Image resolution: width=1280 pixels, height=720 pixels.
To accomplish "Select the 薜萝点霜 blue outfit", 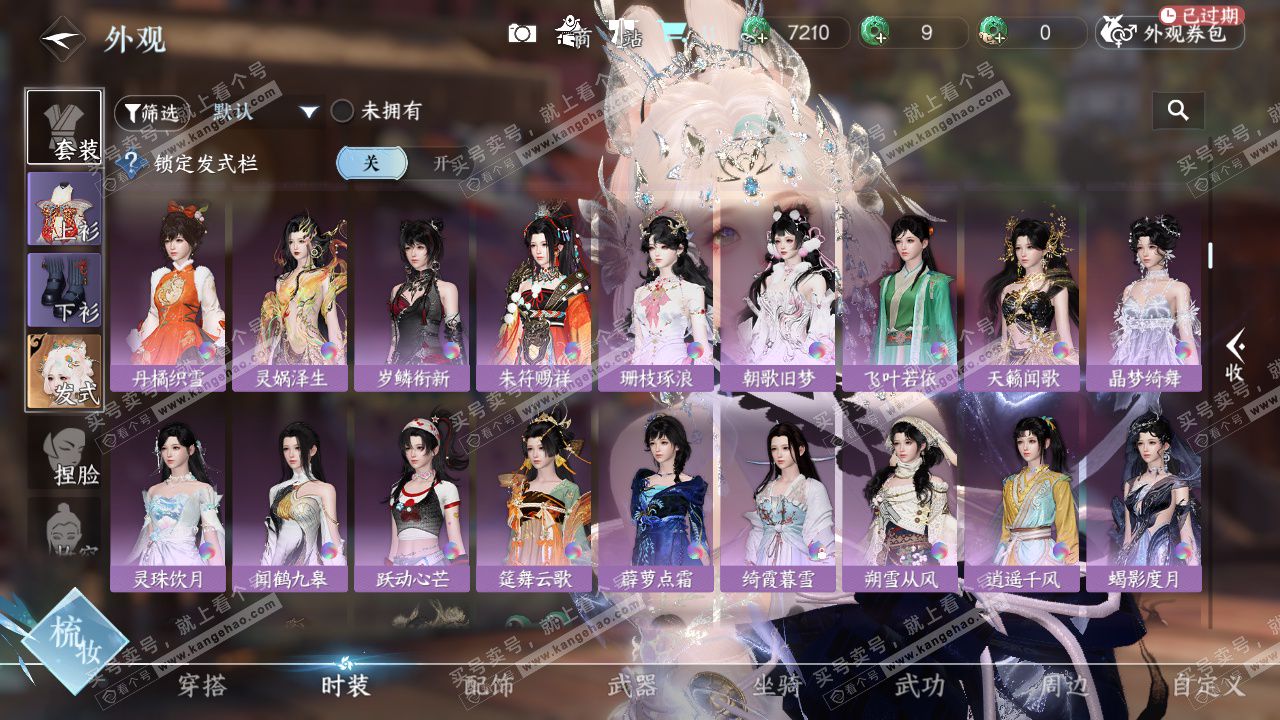I will coord(656,500).
